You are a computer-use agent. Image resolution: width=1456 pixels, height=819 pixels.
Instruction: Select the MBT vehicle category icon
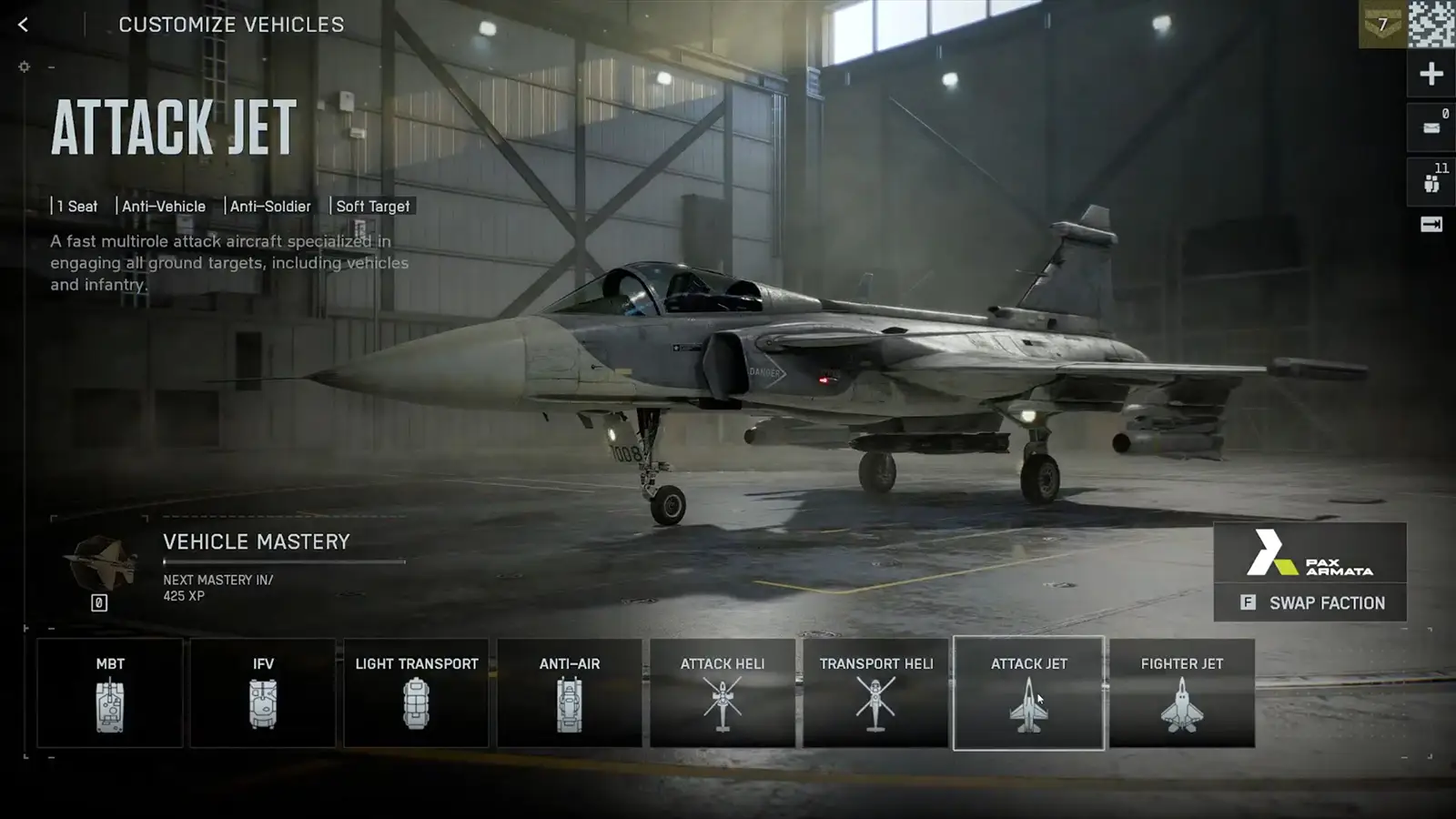click(x=109, y=705)
